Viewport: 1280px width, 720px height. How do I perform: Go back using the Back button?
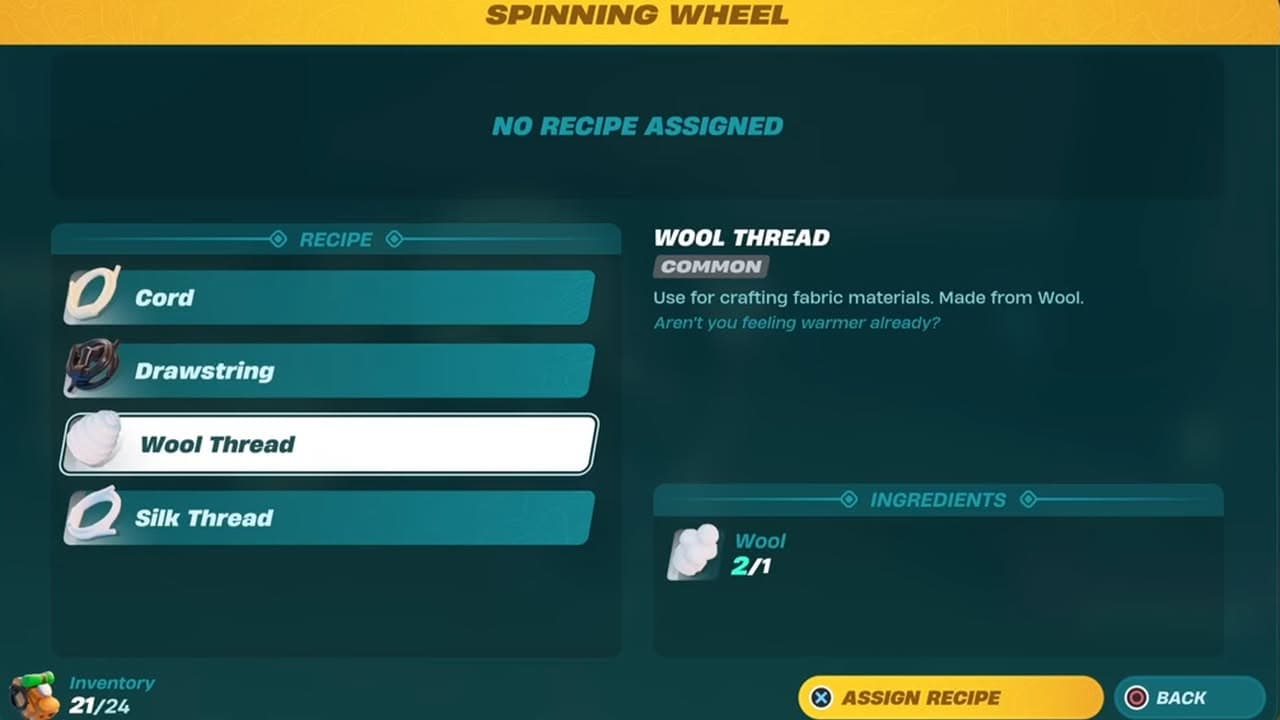[x=1188, y=698]
